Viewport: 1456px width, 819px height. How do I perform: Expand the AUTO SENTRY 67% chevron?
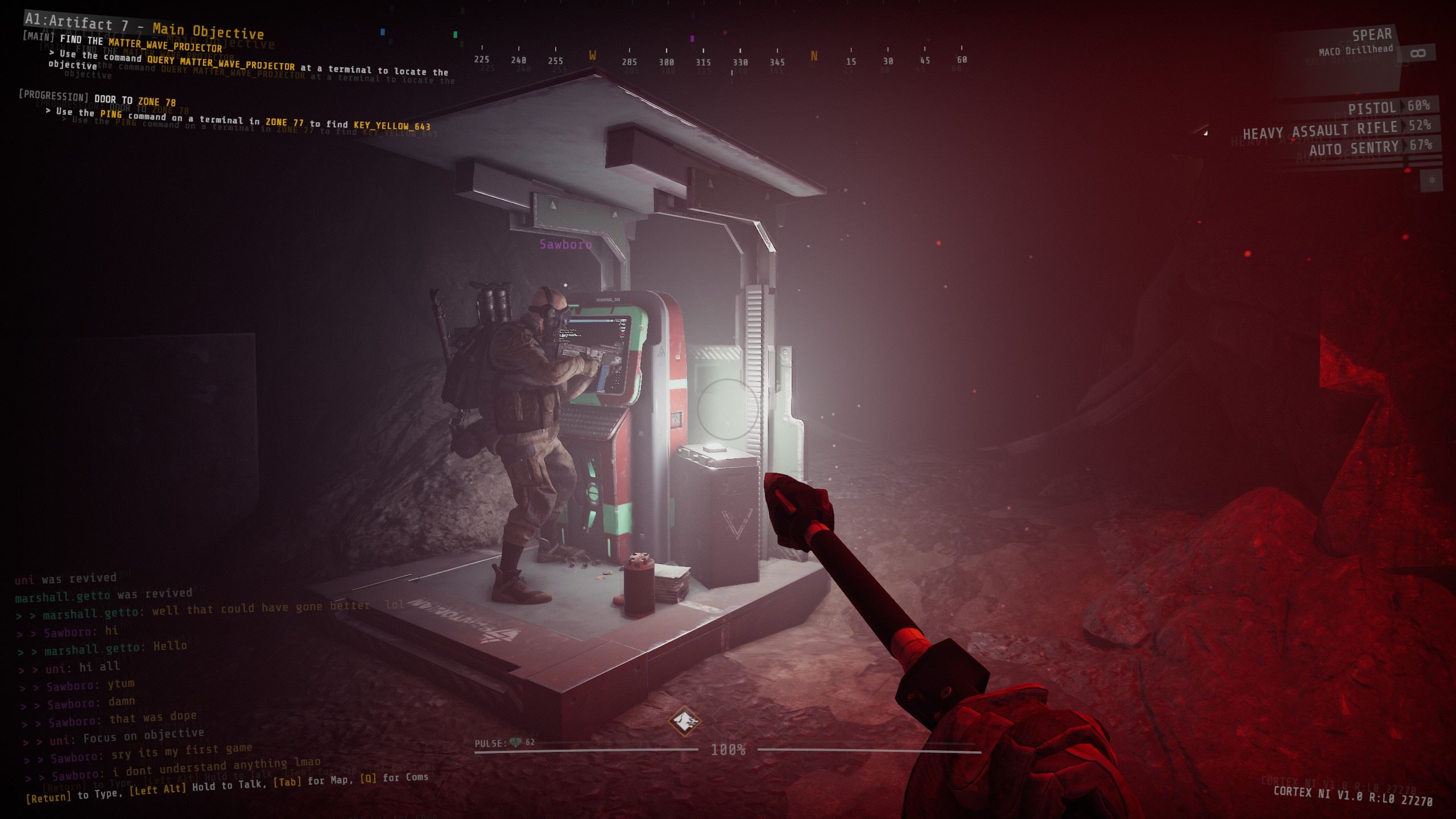[1405, 145]
